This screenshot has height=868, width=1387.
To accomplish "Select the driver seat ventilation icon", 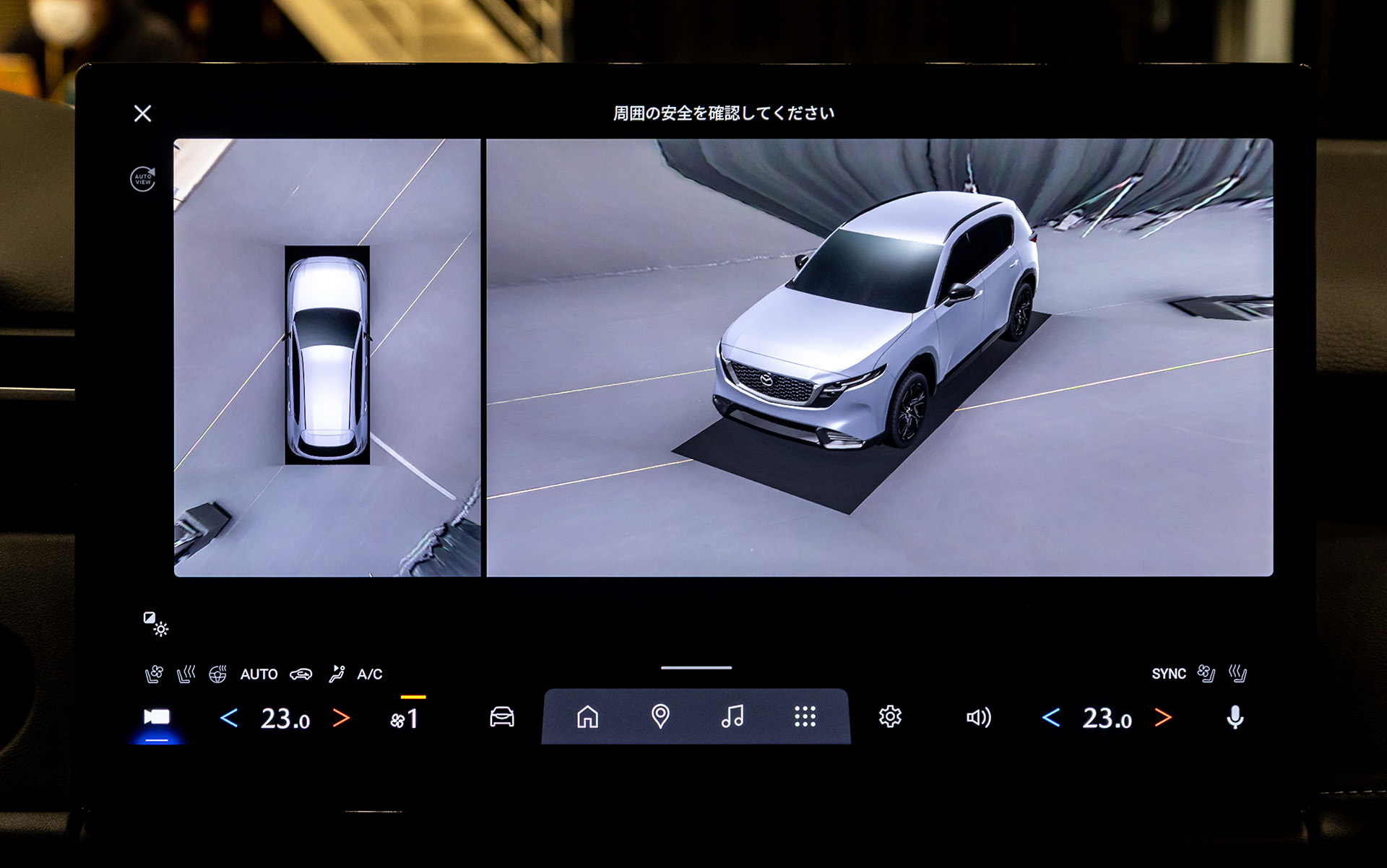I will [154, 674].
